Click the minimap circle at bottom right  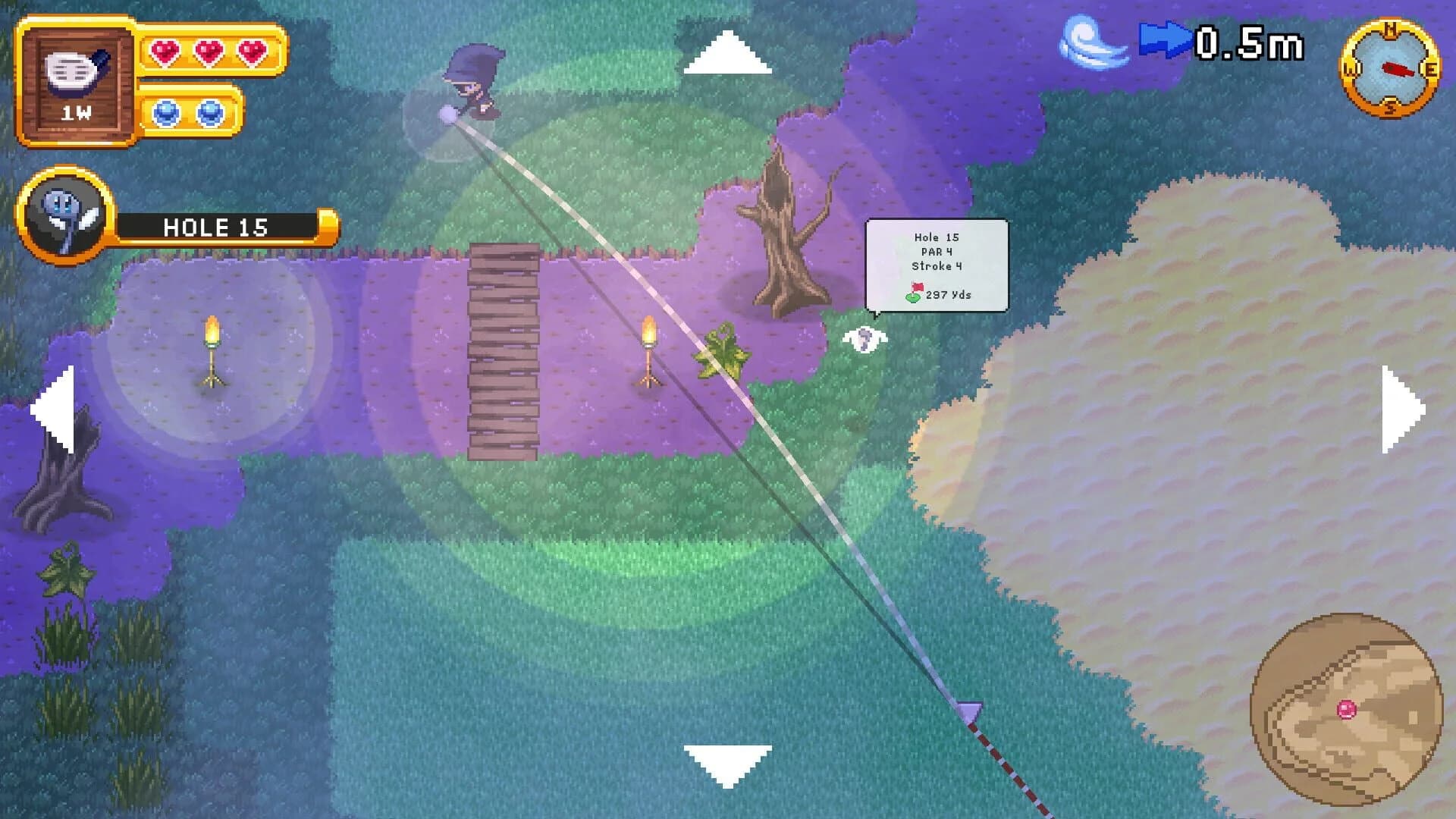tap(1346, 709)
